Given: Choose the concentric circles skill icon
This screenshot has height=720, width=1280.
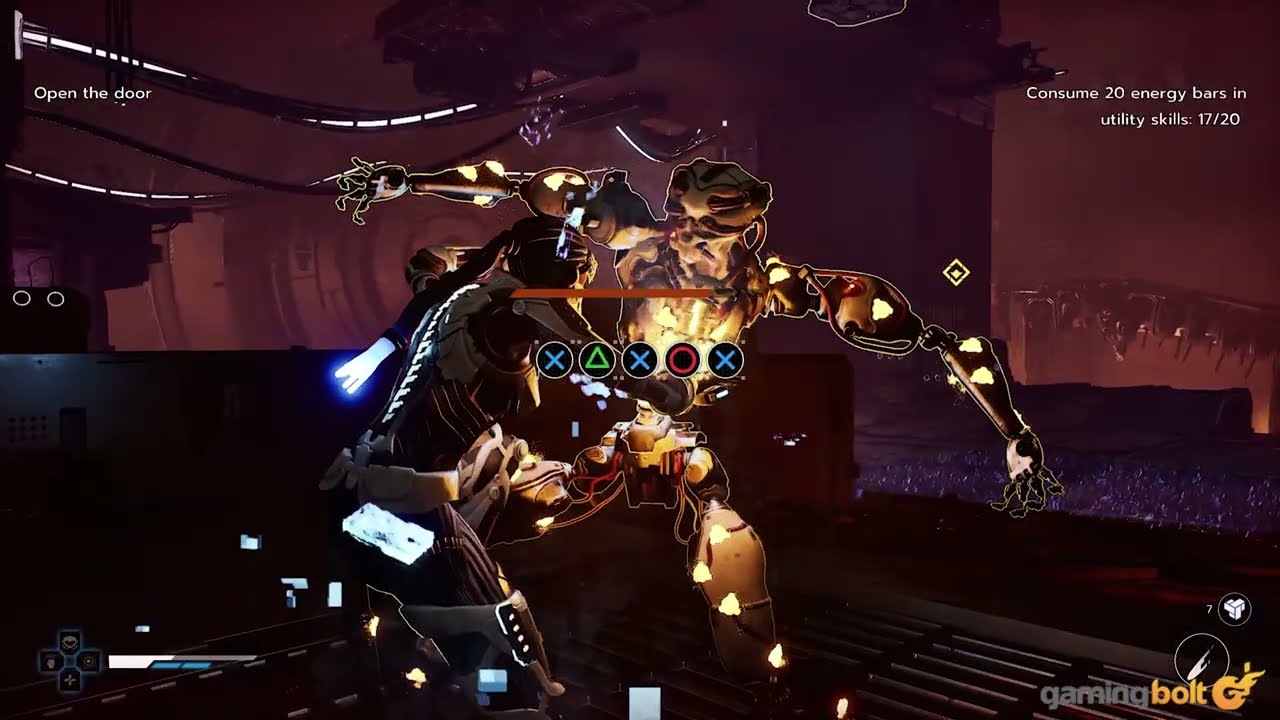Looking at the screenshot, I should point(90,661).
